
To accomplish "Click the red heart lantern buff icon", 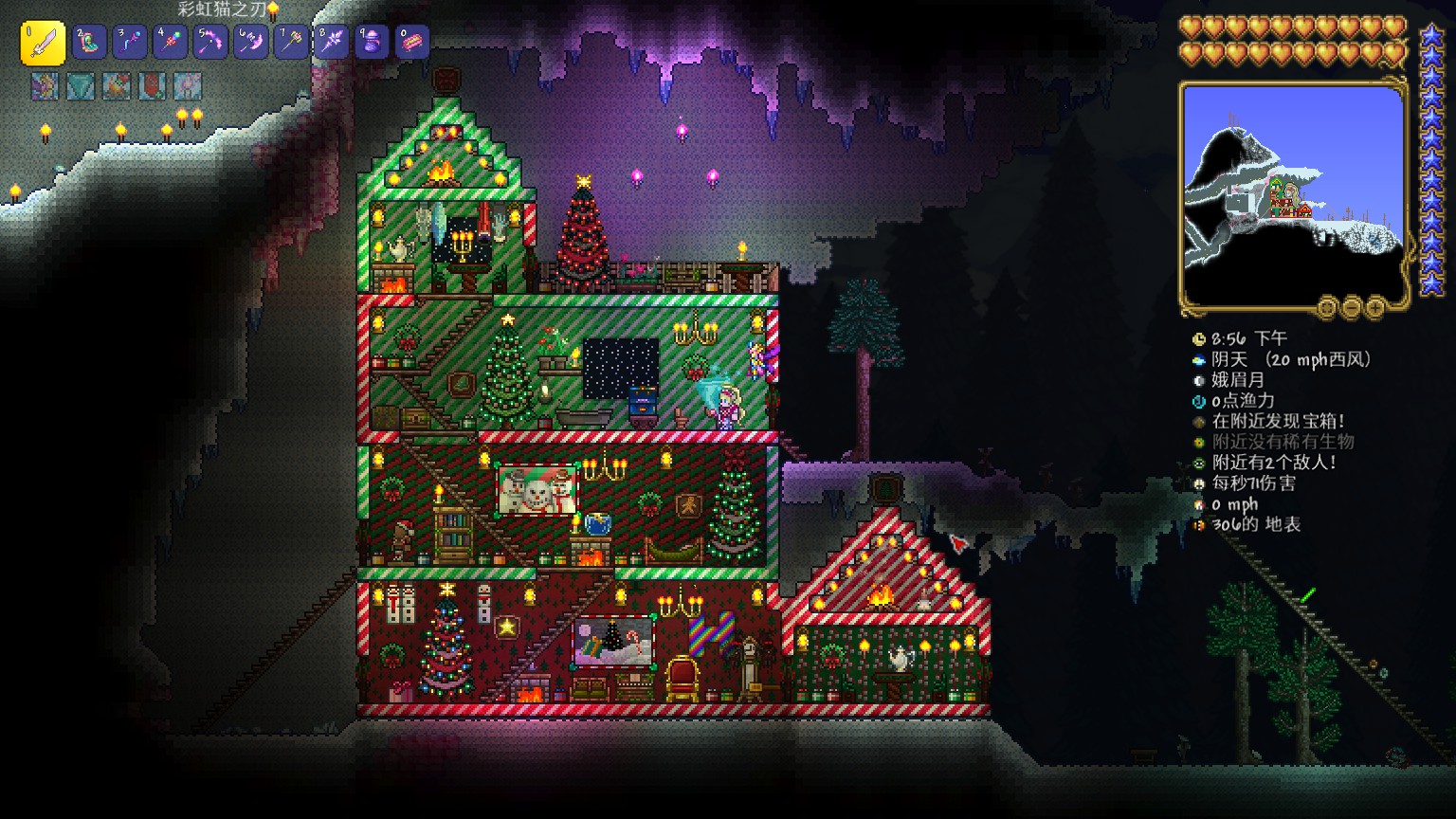I will point(152,86).
